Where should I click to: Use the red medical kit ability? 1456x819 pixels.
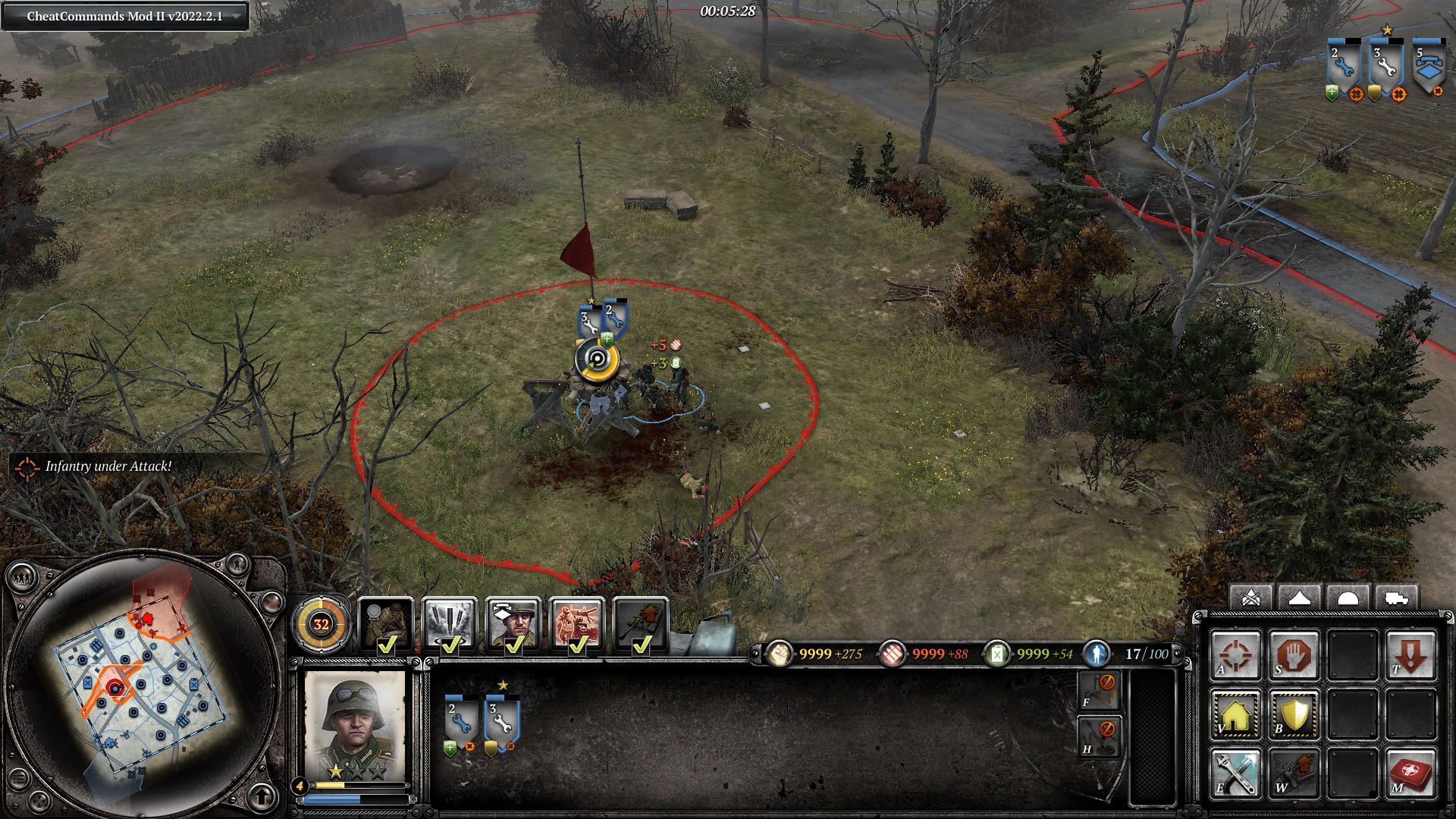1410,773
